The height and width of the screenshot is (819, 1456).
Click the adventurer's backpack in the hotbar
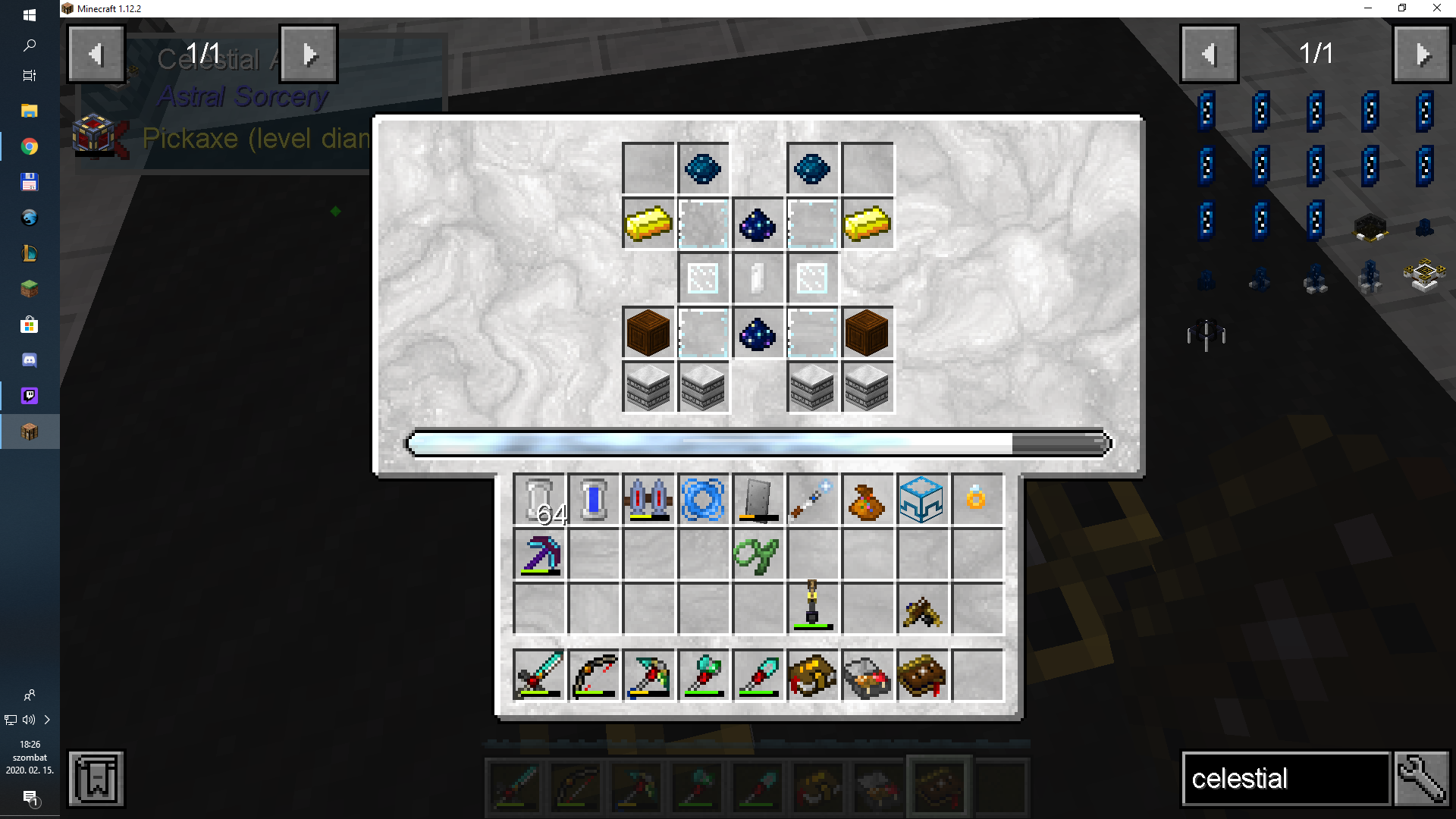tap(939, 786)
